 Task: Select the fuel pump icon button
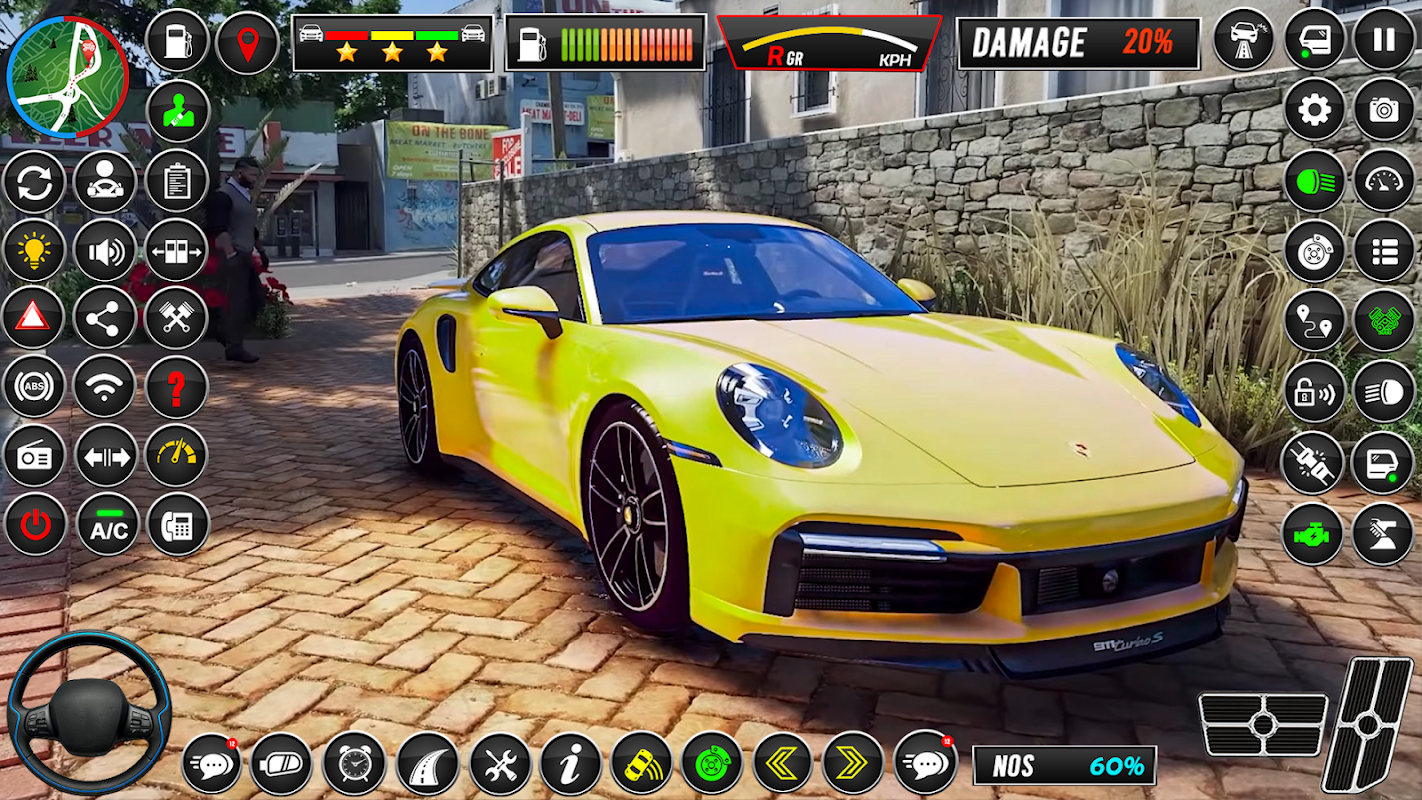click(x=177, y=41)
